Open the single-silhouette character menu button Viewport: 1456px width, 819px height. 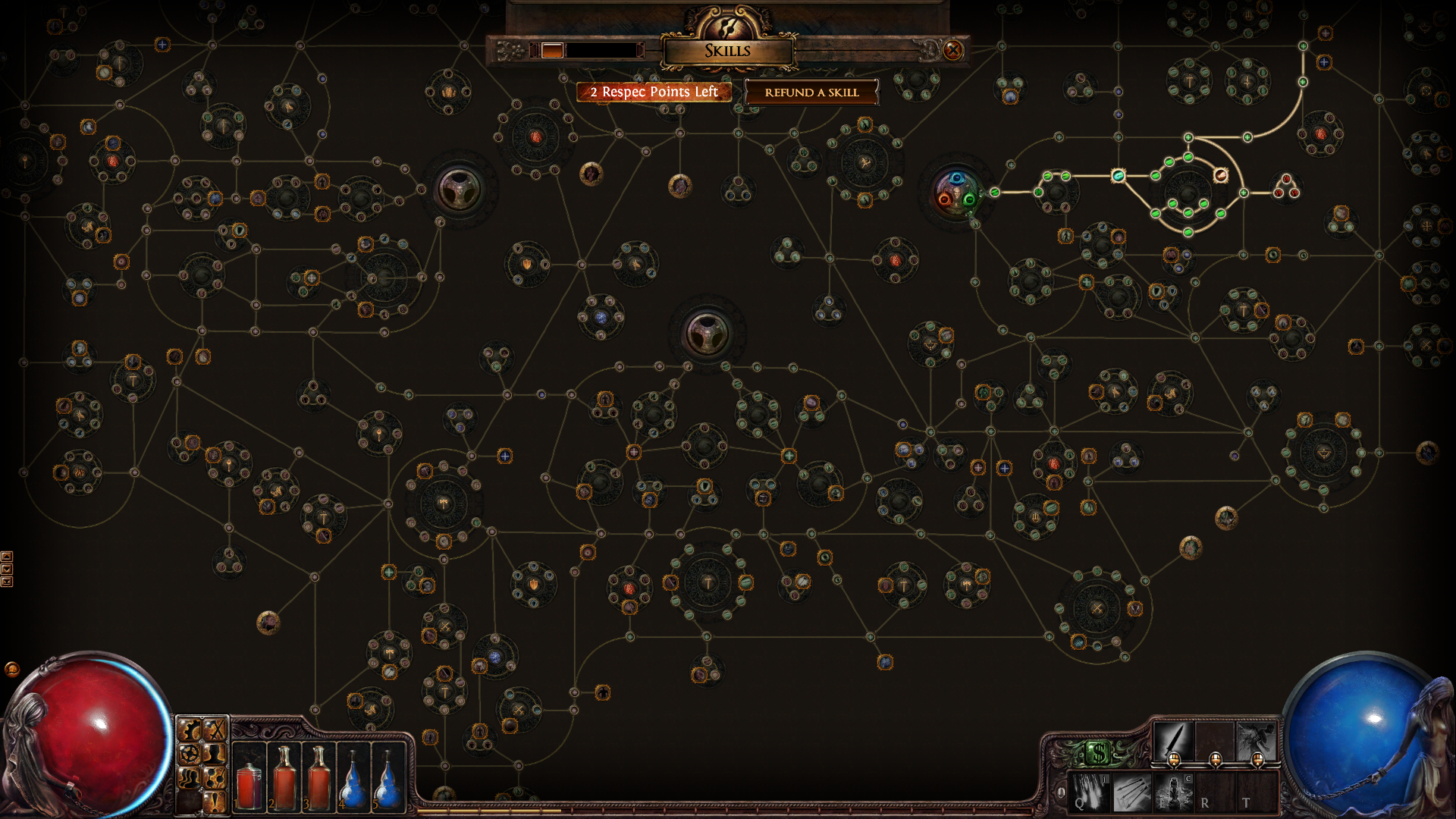pyautogui.click(x=215, y=754)
